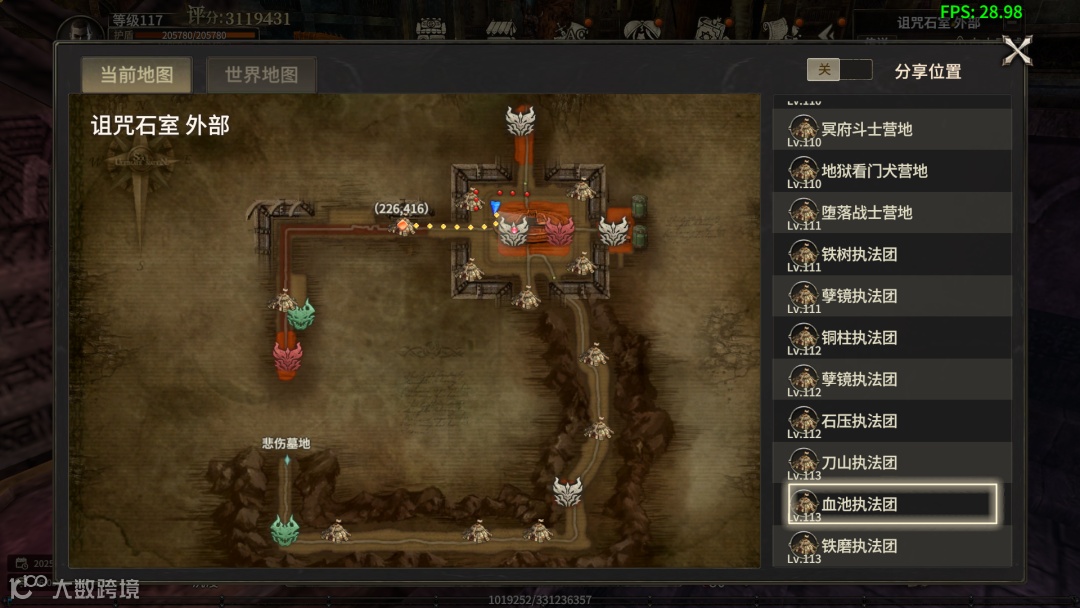Switch to the 世界地图 tab

261,75
